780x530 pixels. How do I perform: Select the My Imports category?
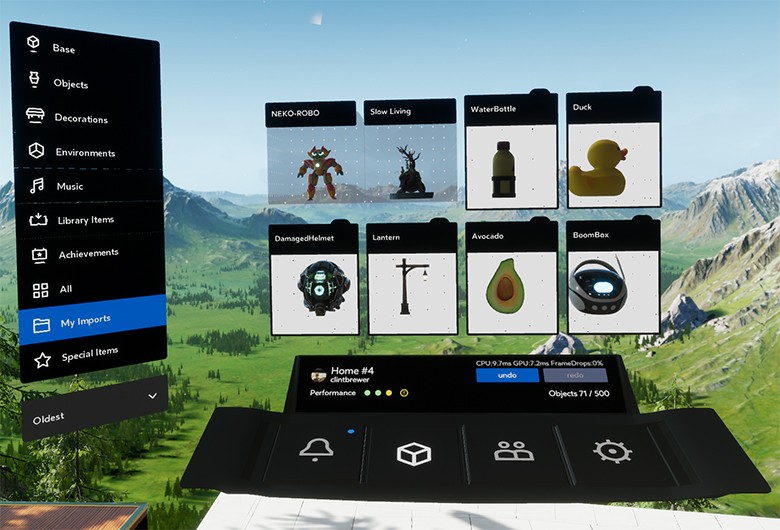pos(84,321)
